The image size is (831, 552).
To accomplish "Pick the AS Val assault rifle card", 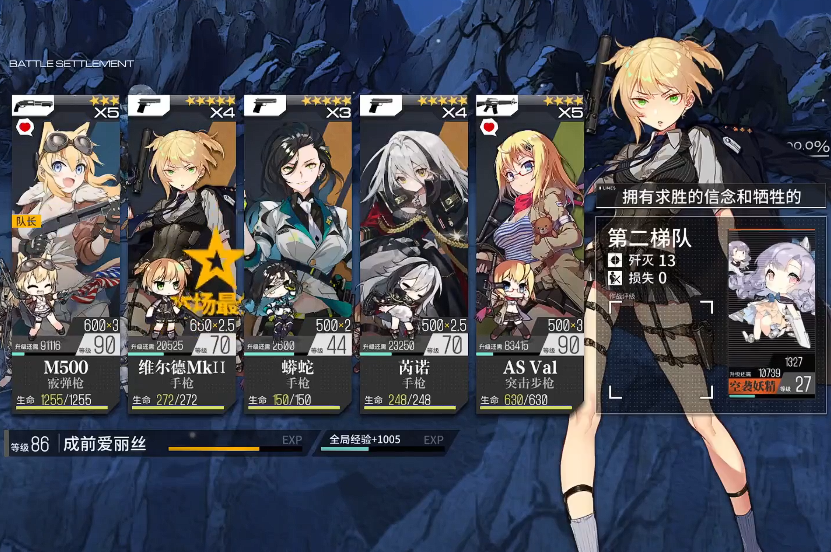I will pyautogui.click(x=529, y=250).
